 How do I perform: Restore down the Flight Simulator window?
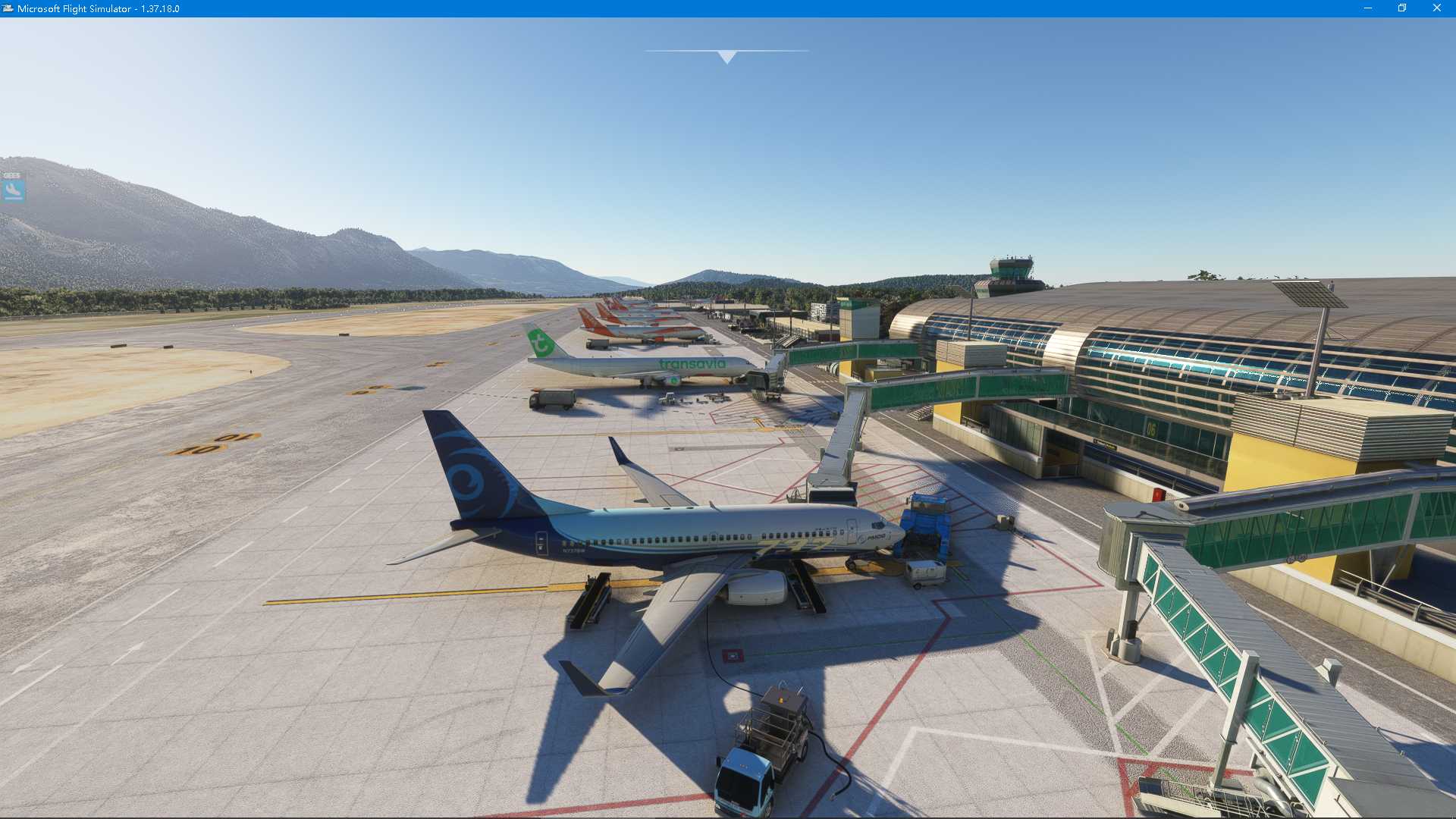(x=1402, y=8)
